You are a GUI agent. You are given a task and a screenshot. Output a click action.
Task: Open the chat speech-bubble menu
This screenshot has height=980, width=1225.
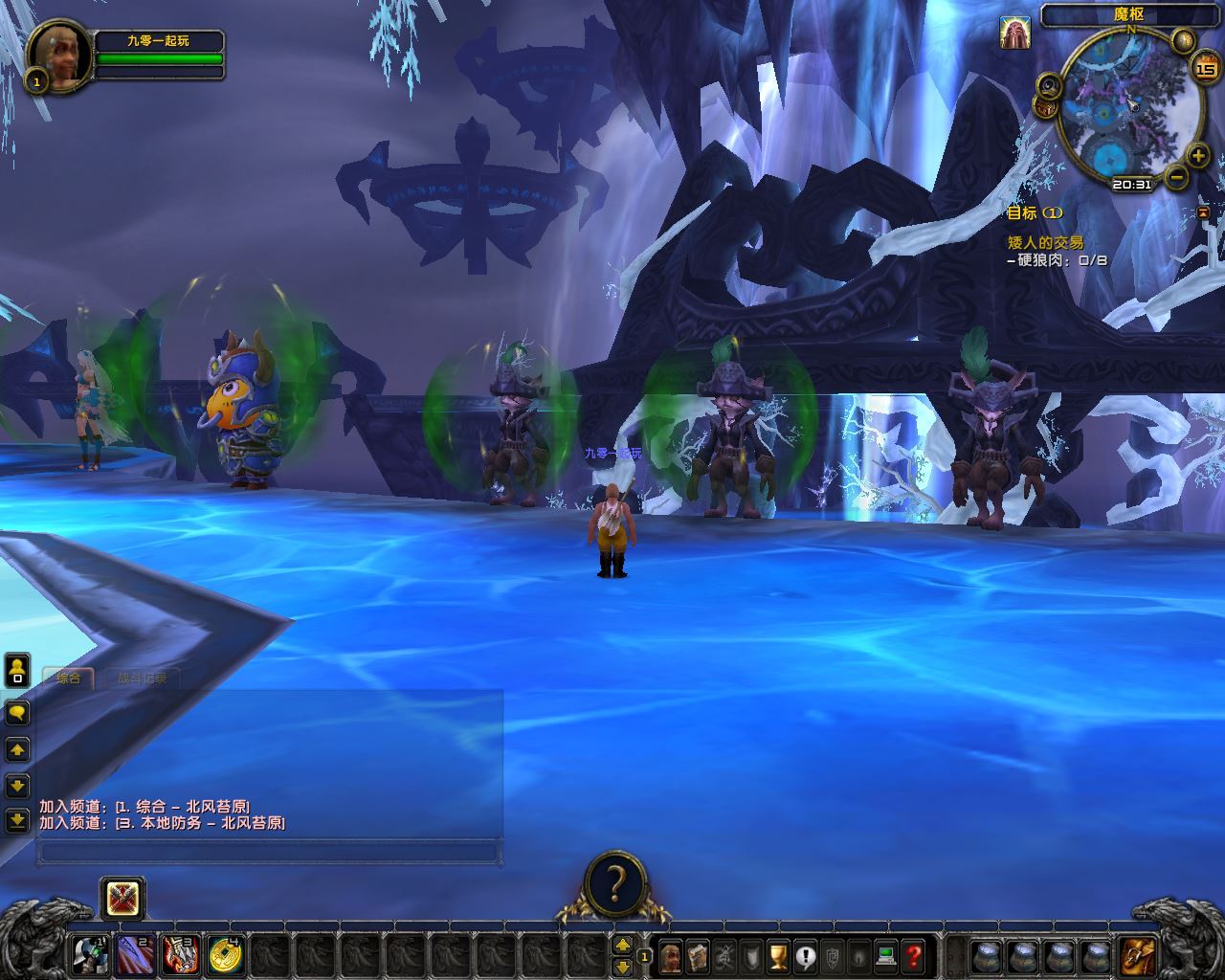click(17, 713)
